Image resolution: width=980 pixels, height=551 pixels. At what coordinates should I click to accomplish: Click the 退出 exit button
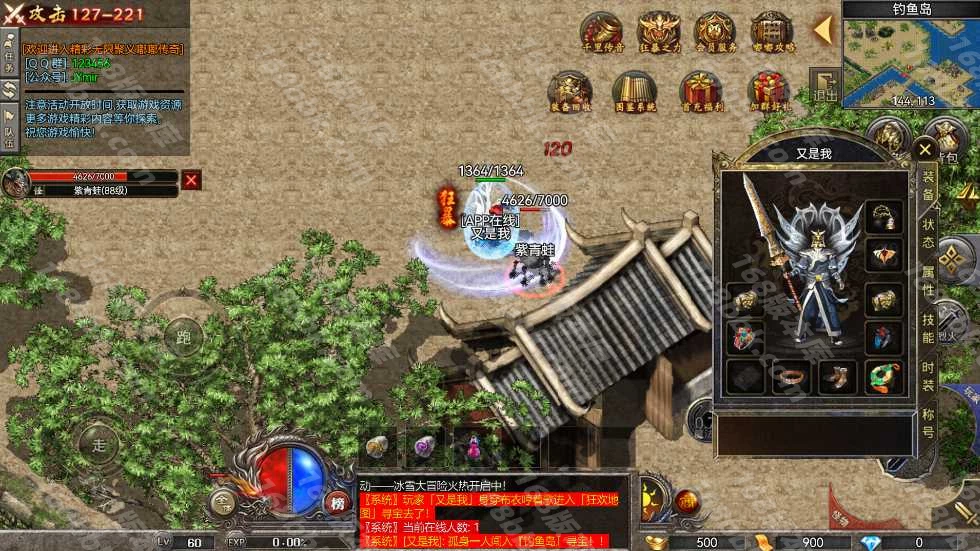(825, 86)
